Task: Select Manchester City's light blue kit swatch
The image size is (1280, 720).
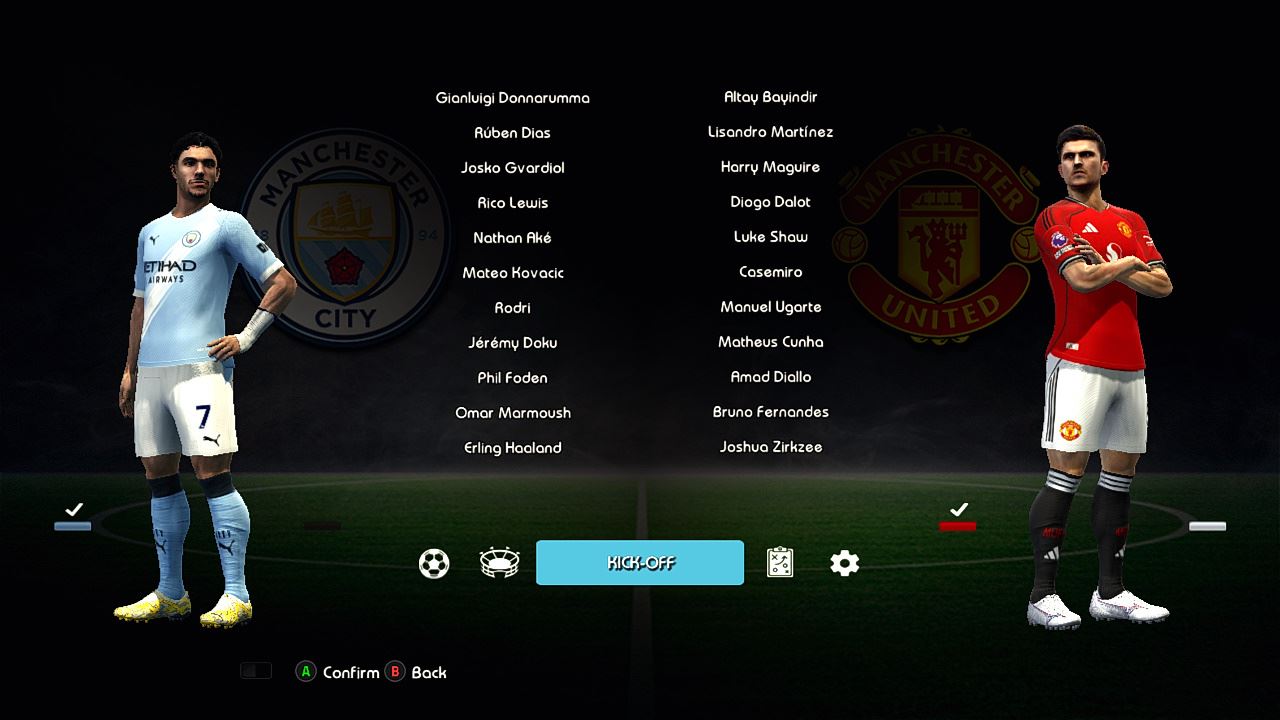Action: coord(73,526)
